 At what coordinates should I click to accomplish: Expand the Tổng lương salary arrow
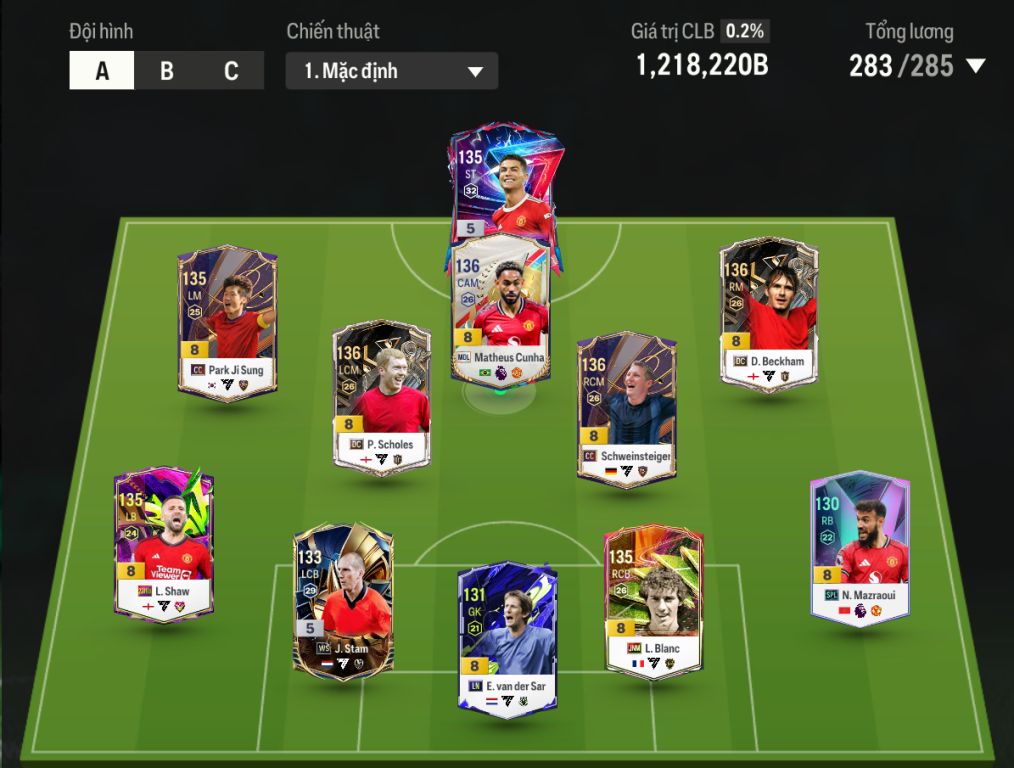[975, 67]
